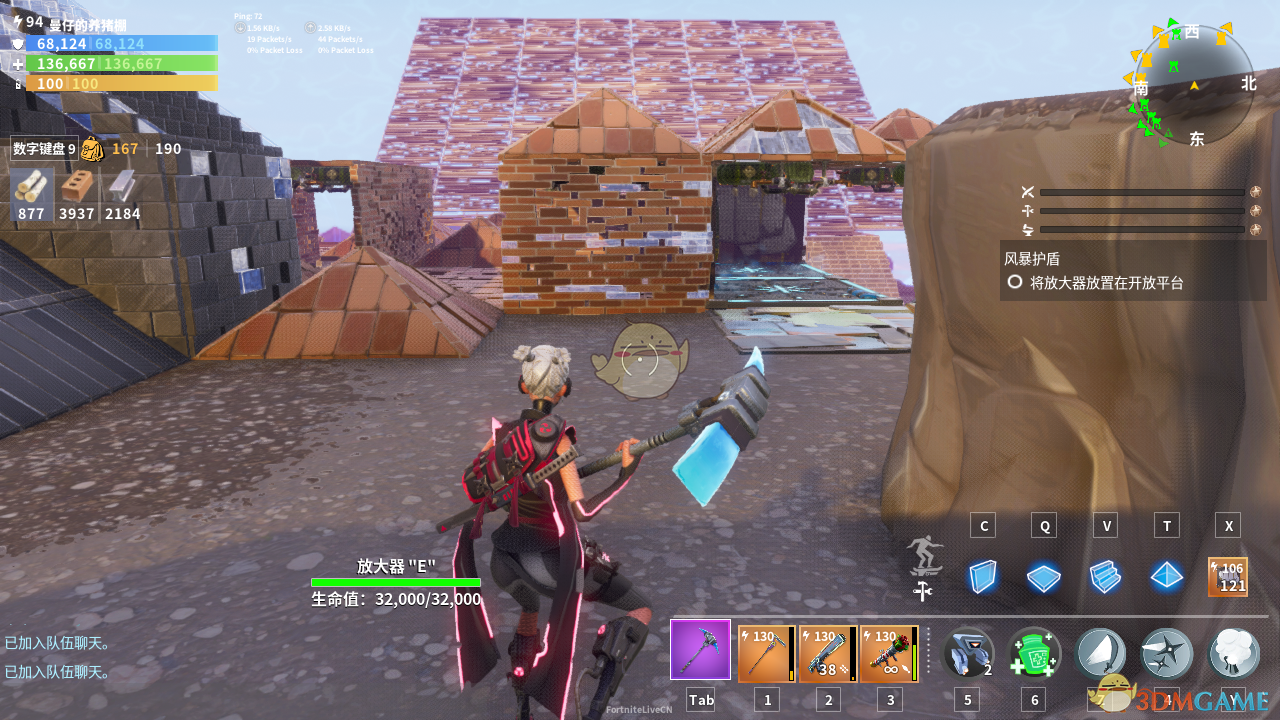This screenshot has width=1280, height=720.
Task: Select the purple pickaxe slot
Action: pyautogui.click(x=700, y=650)
